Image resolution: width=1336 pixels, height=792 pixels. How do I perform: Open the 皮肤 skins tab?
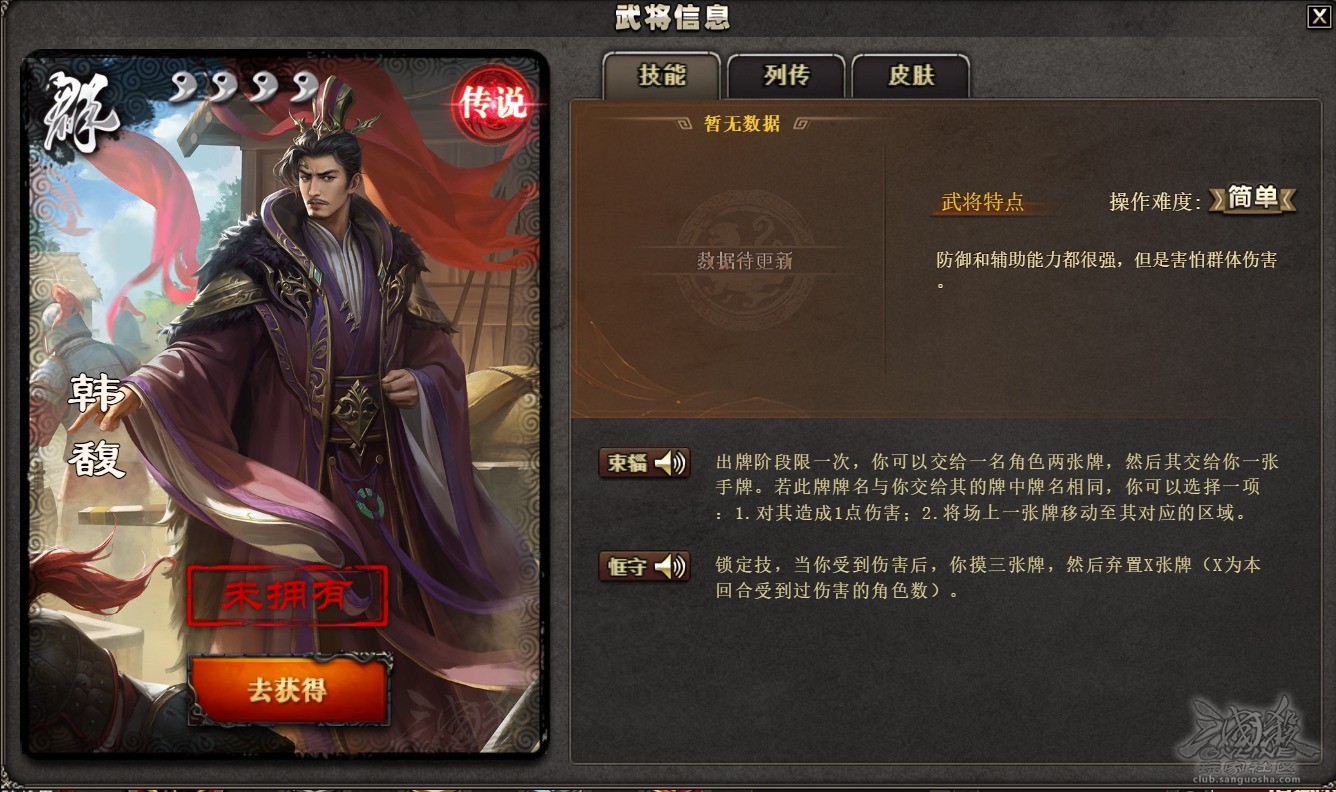(910, 76)
